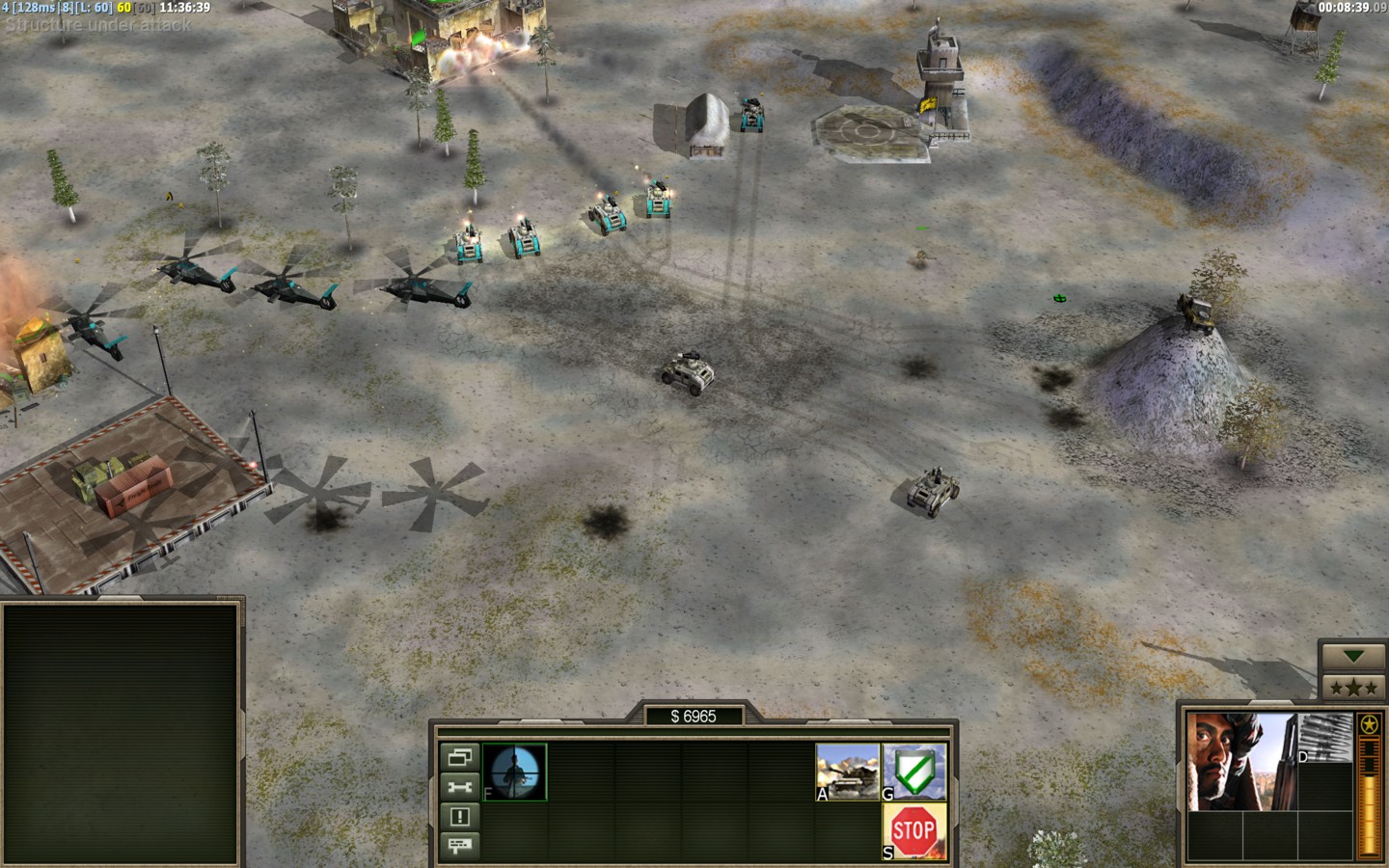Open the three-star Generals powers button
This screenshot has height=868, width=1389.
click(x=1353, y=688)
